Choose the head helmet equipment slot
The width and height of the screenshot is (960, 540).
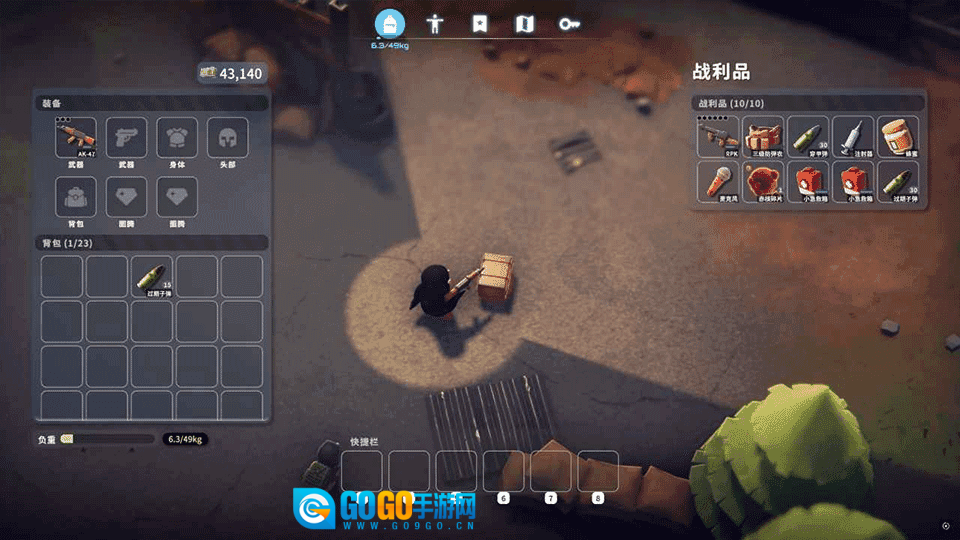coord(227,138)
